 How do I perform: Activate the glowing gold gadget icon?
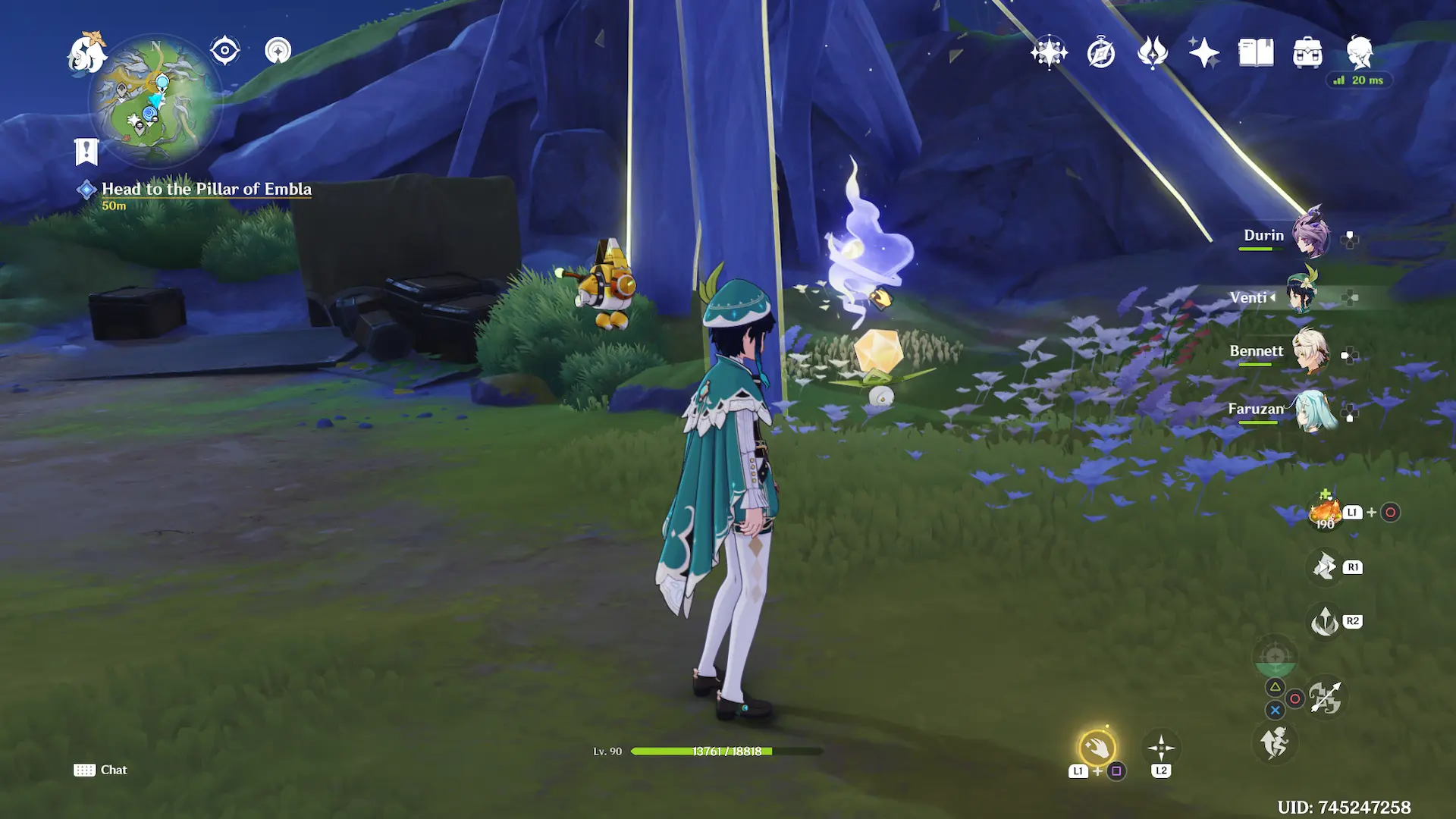pos(1097,748)
